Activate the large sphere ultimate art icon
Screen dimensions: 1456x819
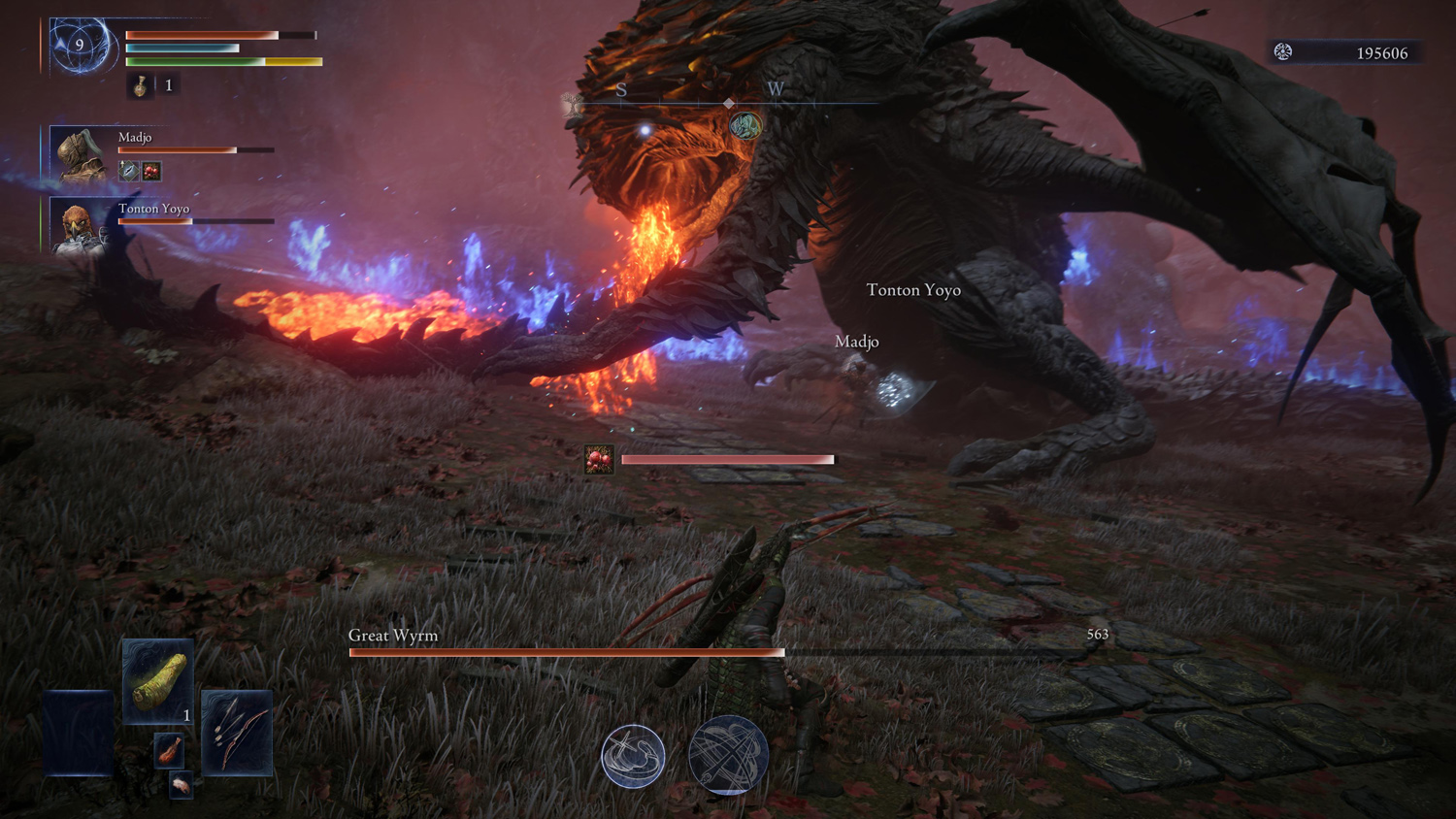pyautogui.click(x=728, y=755)
